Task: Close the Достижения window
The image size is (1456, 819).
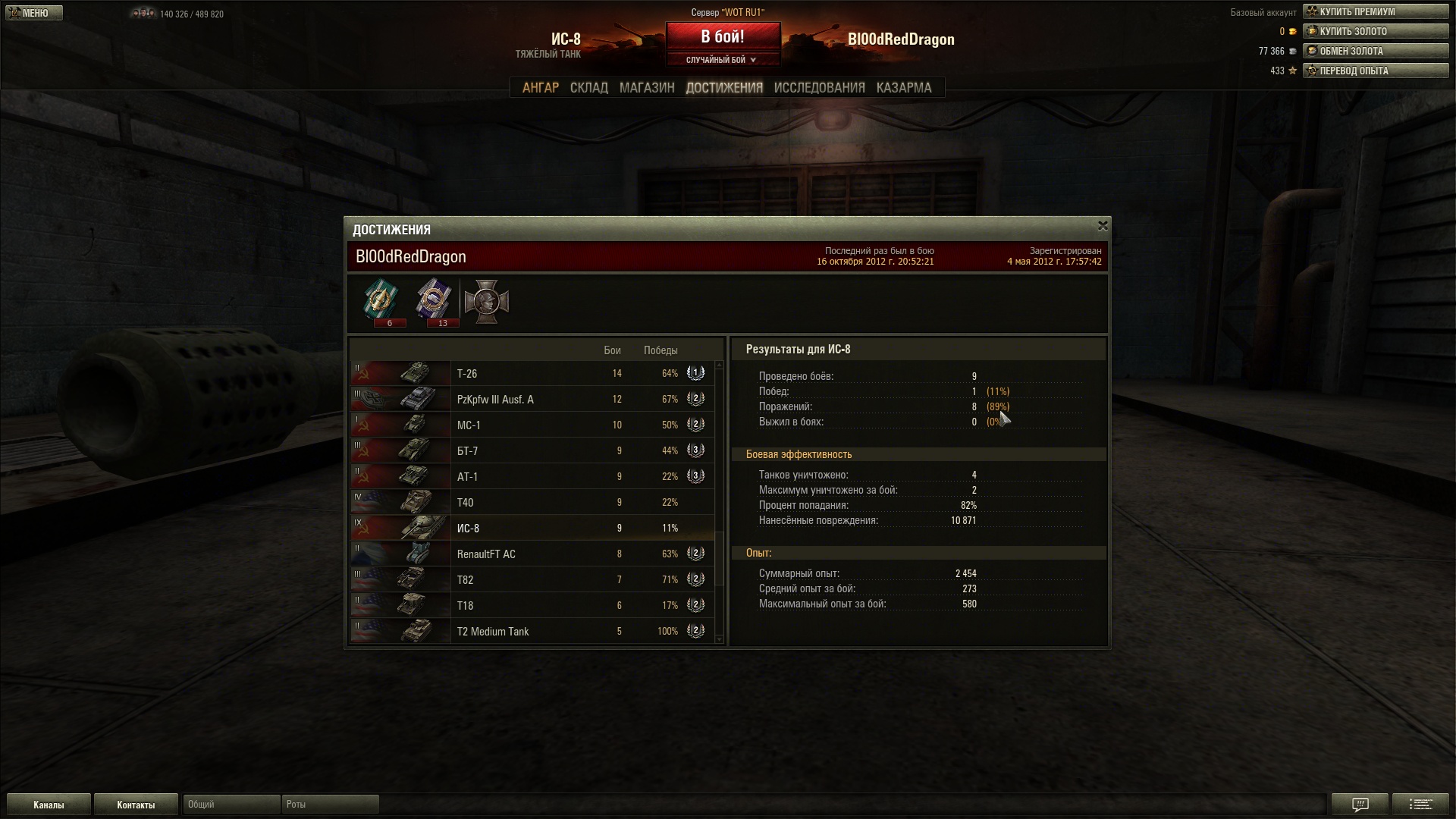Action: click(x=1103, y=226)
